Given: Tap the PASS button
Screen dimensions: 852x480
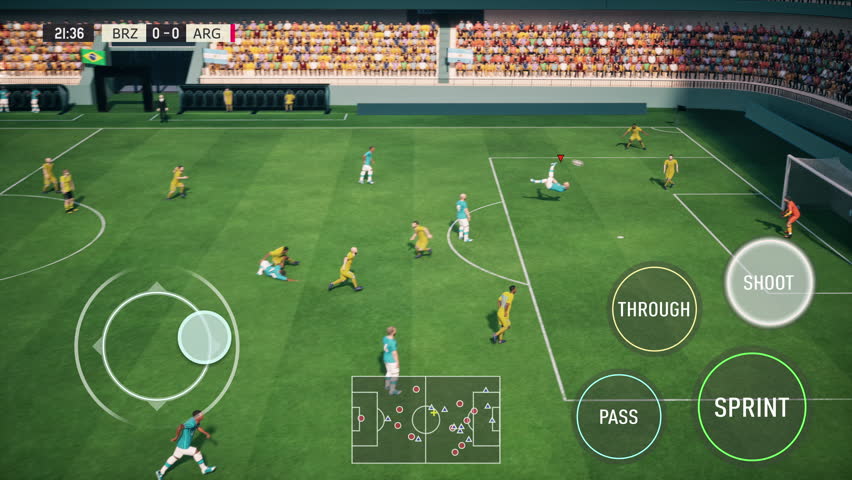Looking at the screenshot, I should 618,417.
